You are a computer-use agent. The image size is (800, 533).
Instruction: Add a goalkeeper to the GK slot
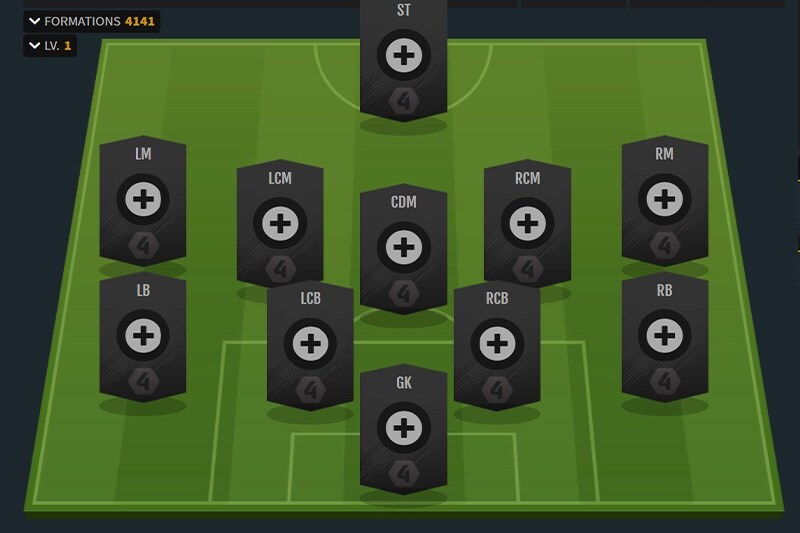pyautogui.click(x=403, y=428)
